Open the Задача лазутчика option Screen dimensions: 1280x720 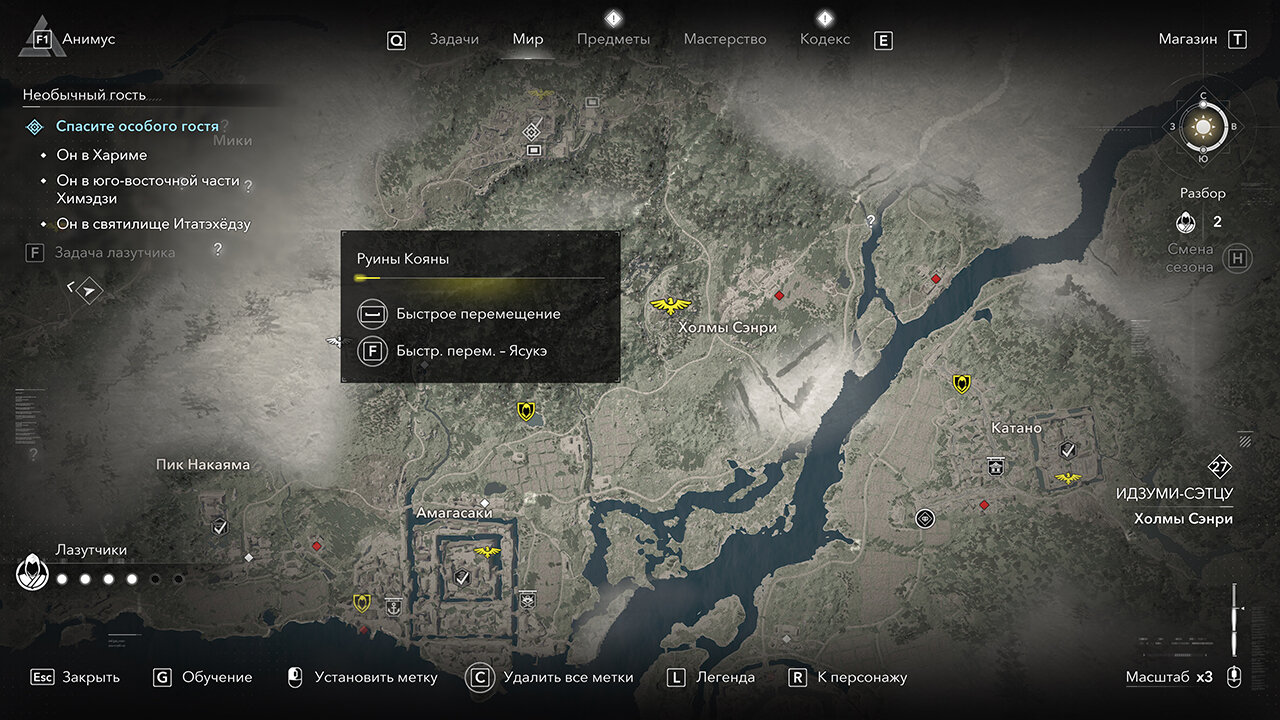tap(114, 253)
